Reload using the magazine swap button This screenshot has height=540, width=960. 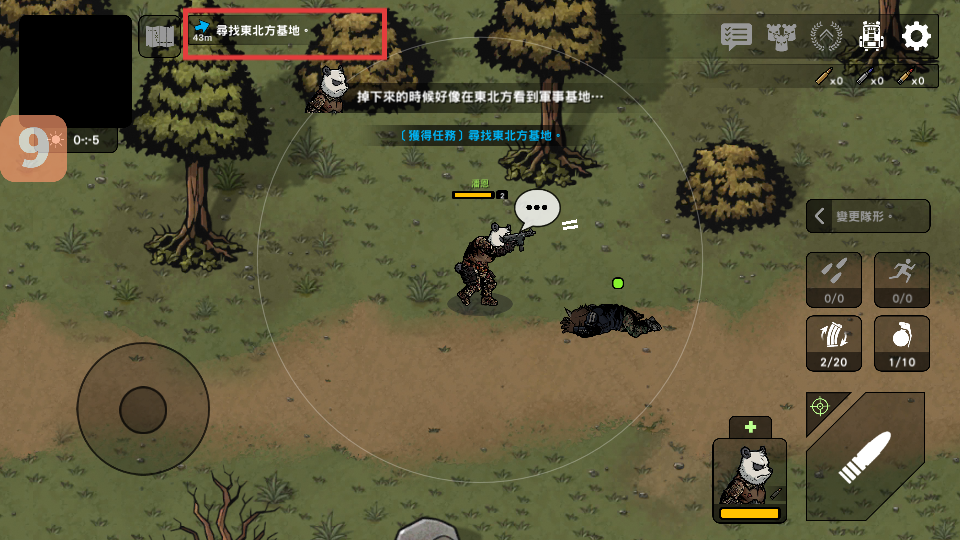[x=834, y=343]
